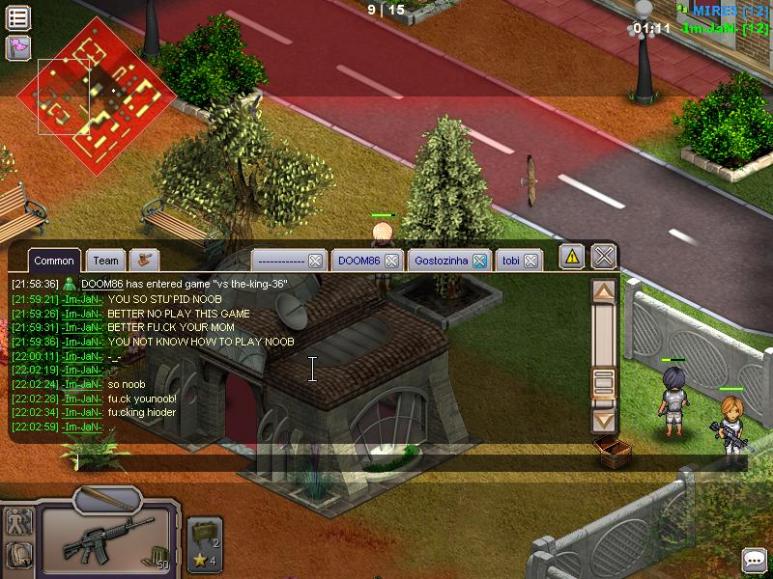The image size is (773, 579).
Task: Select the baseball bat melee slot
Action: (x=108, y=497)
